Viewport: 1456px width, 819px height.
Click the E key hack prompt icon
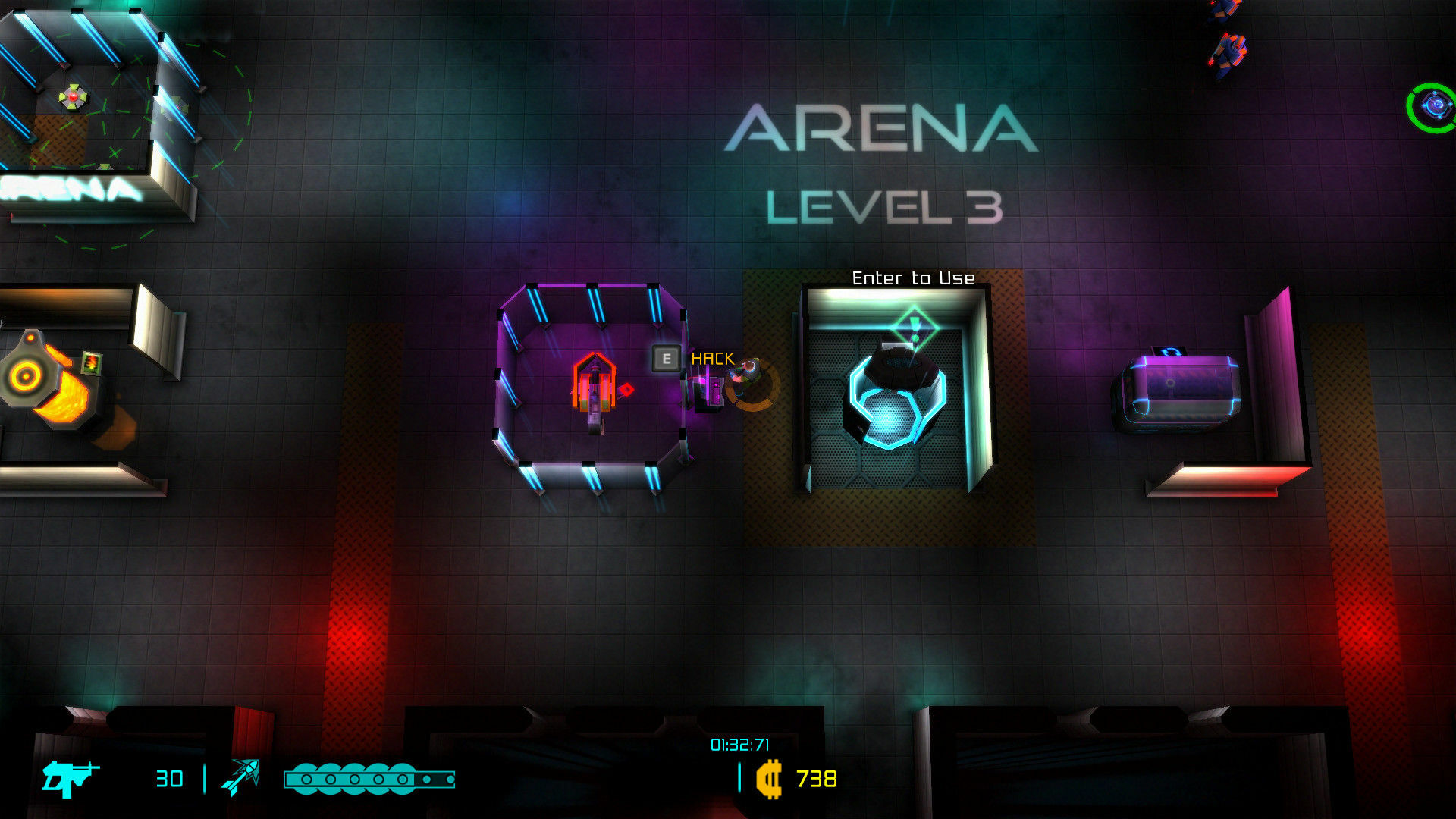665,357
